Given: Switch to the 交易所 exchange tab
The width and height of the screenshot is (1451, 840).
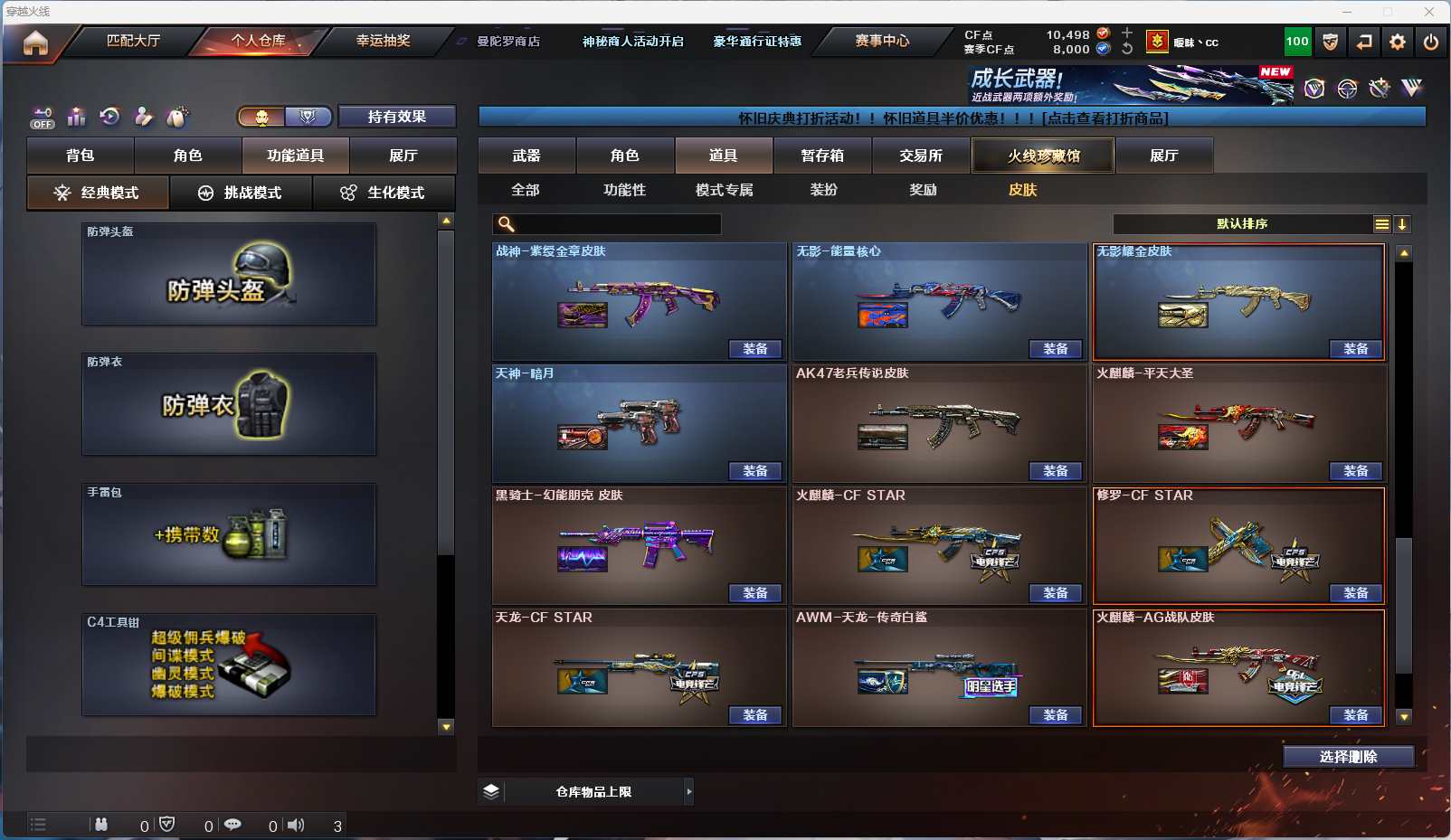Looking at the screenshot, I should coord(921,156).
